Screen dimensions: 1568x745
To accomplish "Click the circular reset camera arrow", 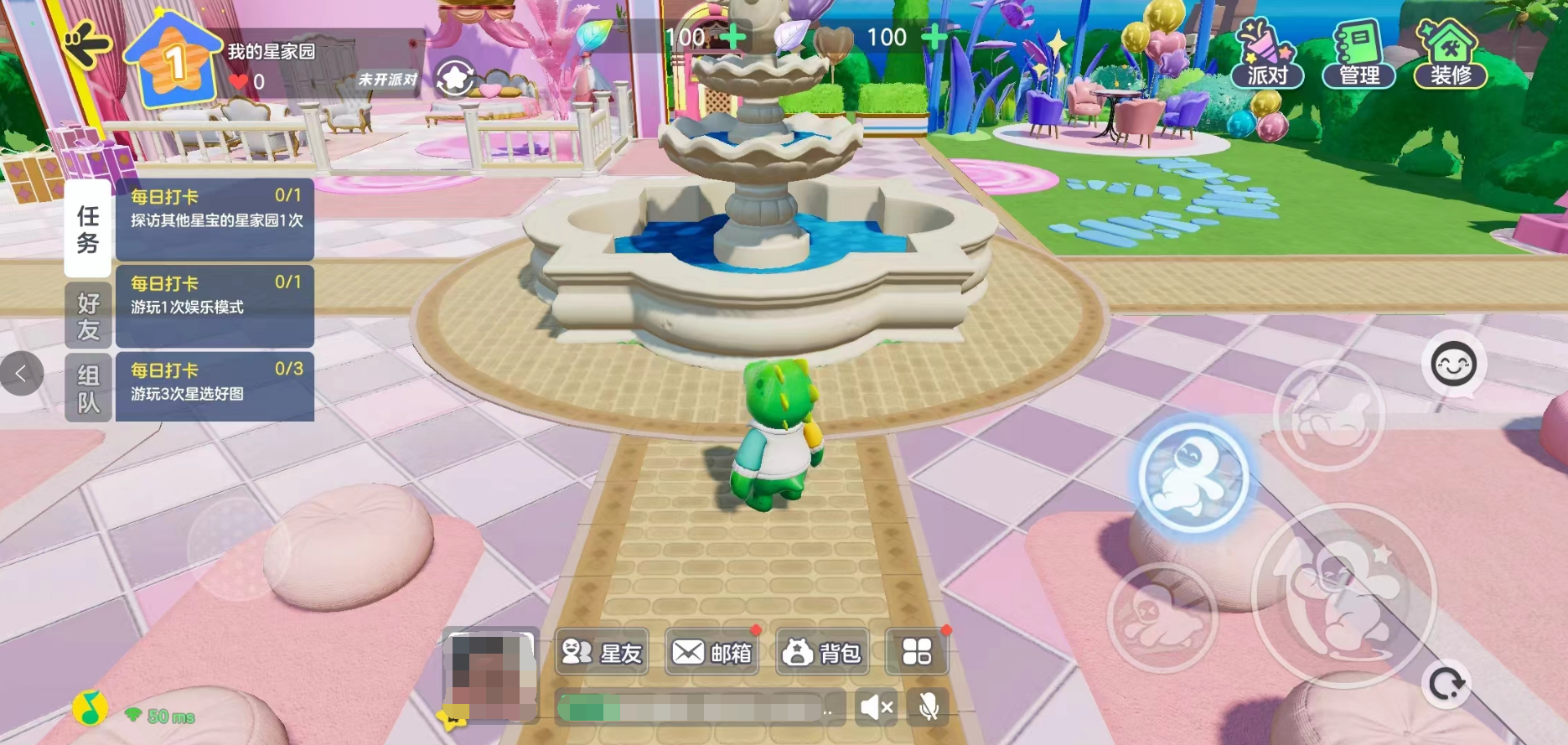I will [1446, 685].
